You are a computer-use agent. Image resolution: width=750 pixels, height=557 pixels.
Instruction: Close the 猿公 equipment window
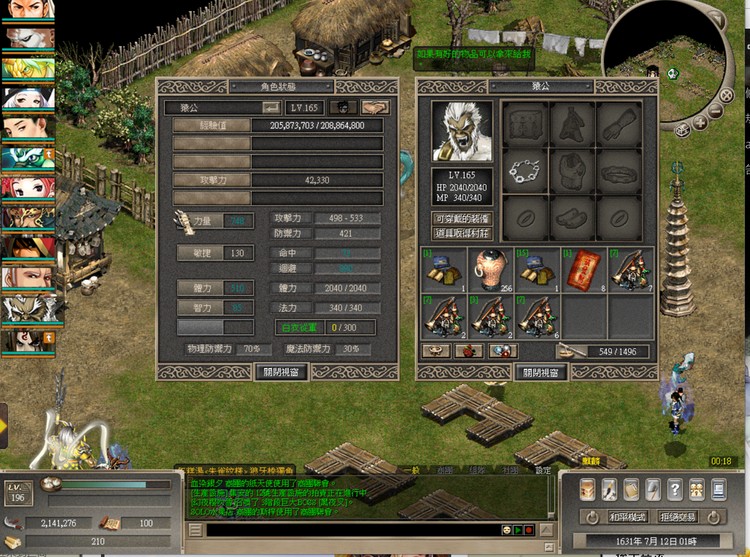coord(541,371)
